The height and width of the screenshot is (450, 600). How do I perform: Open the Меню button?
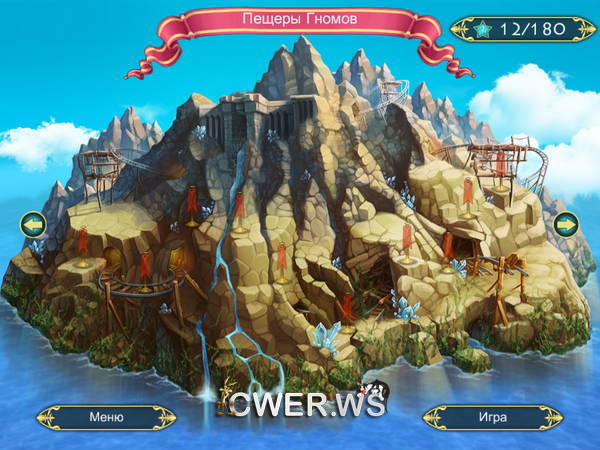tap(106, 417)
